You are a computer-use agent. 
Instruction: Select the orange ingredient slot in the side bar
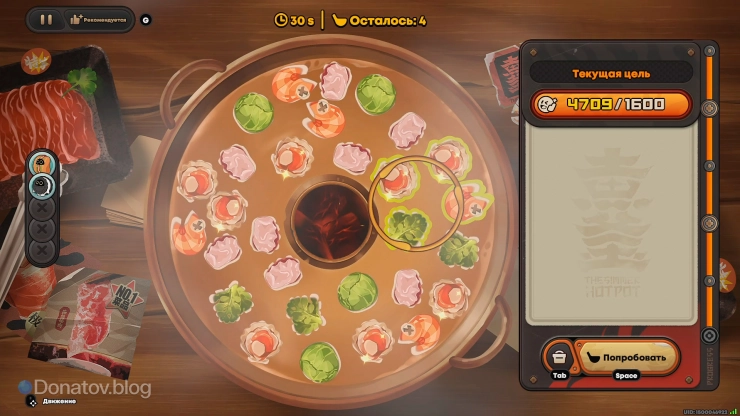[x=41, y=164]
